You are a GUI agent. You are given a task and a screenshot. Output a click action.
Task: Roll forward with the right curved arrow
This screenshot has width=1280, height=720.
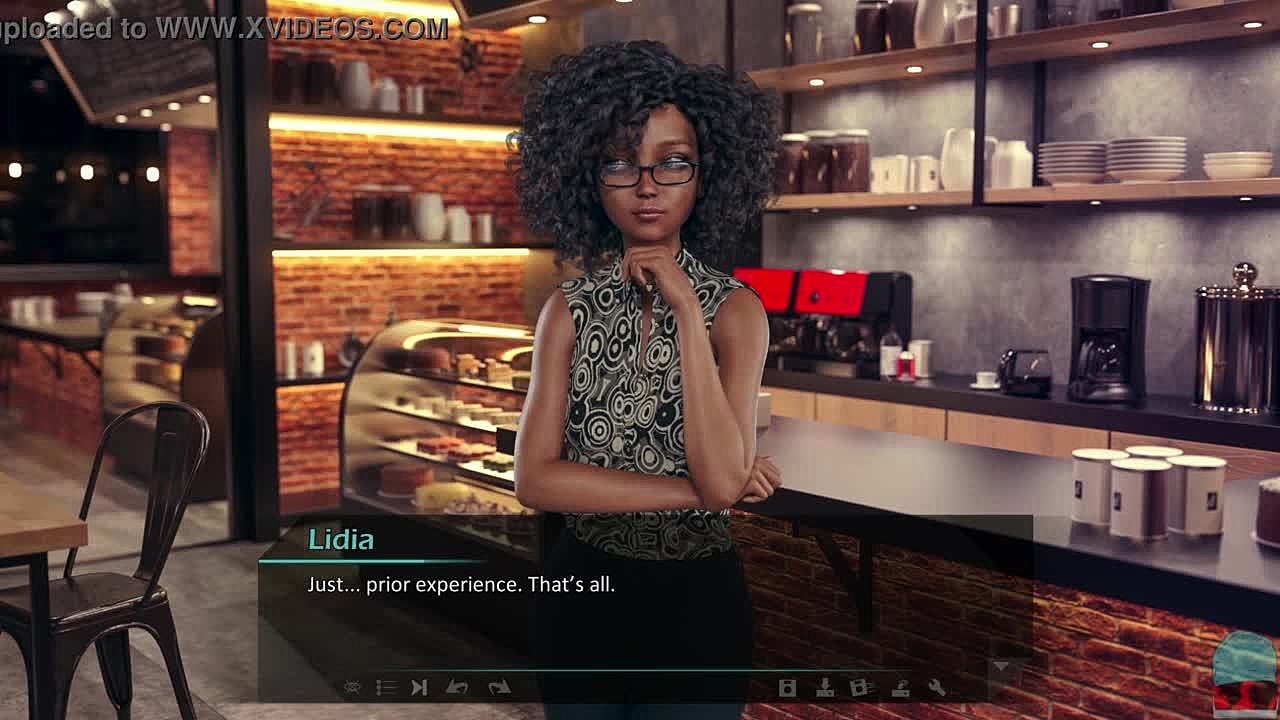498,687
